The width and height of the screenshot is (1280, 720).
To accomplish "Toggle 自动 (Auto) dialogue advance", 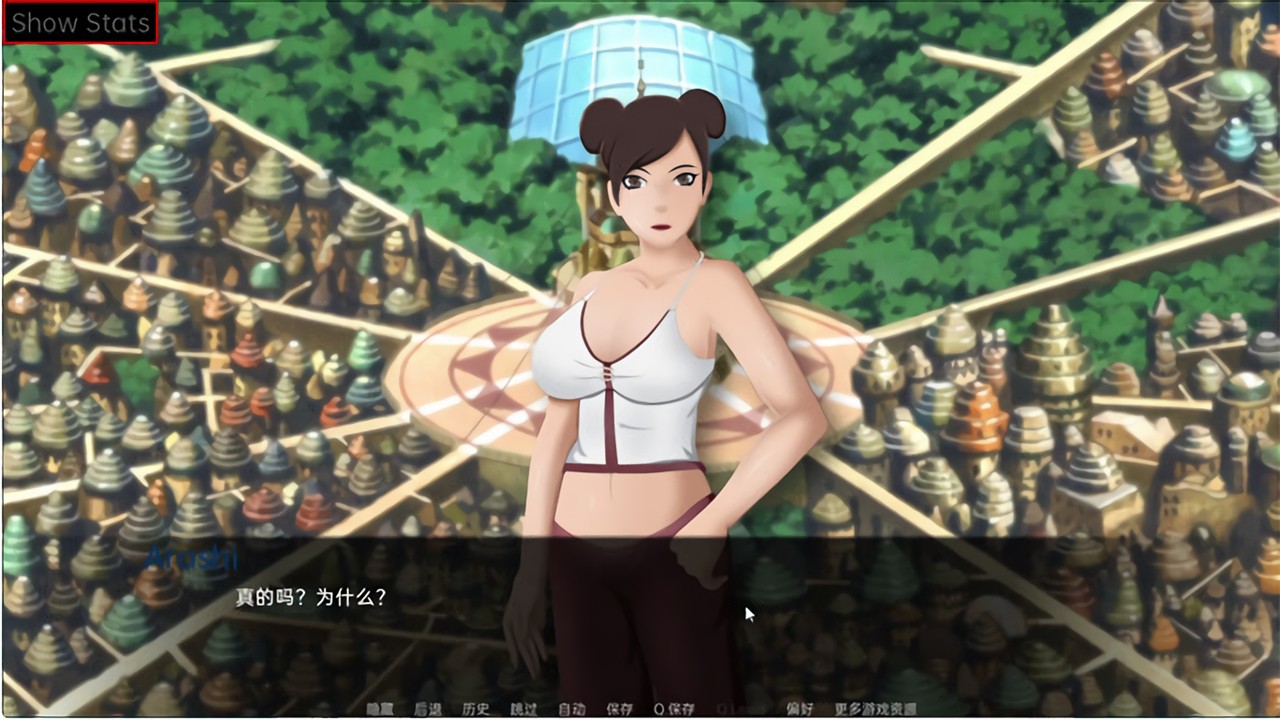I will (x=572, y=709).
